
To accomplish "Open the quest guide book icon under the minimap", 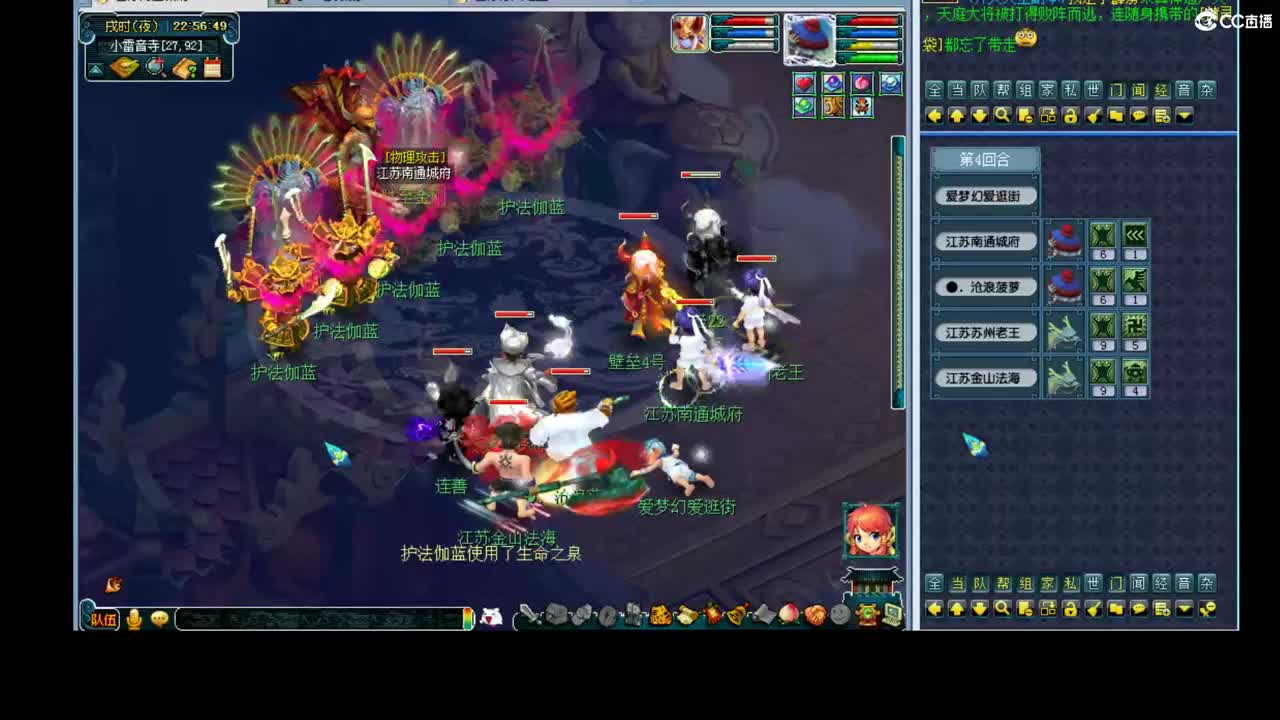I will point(183,68).
